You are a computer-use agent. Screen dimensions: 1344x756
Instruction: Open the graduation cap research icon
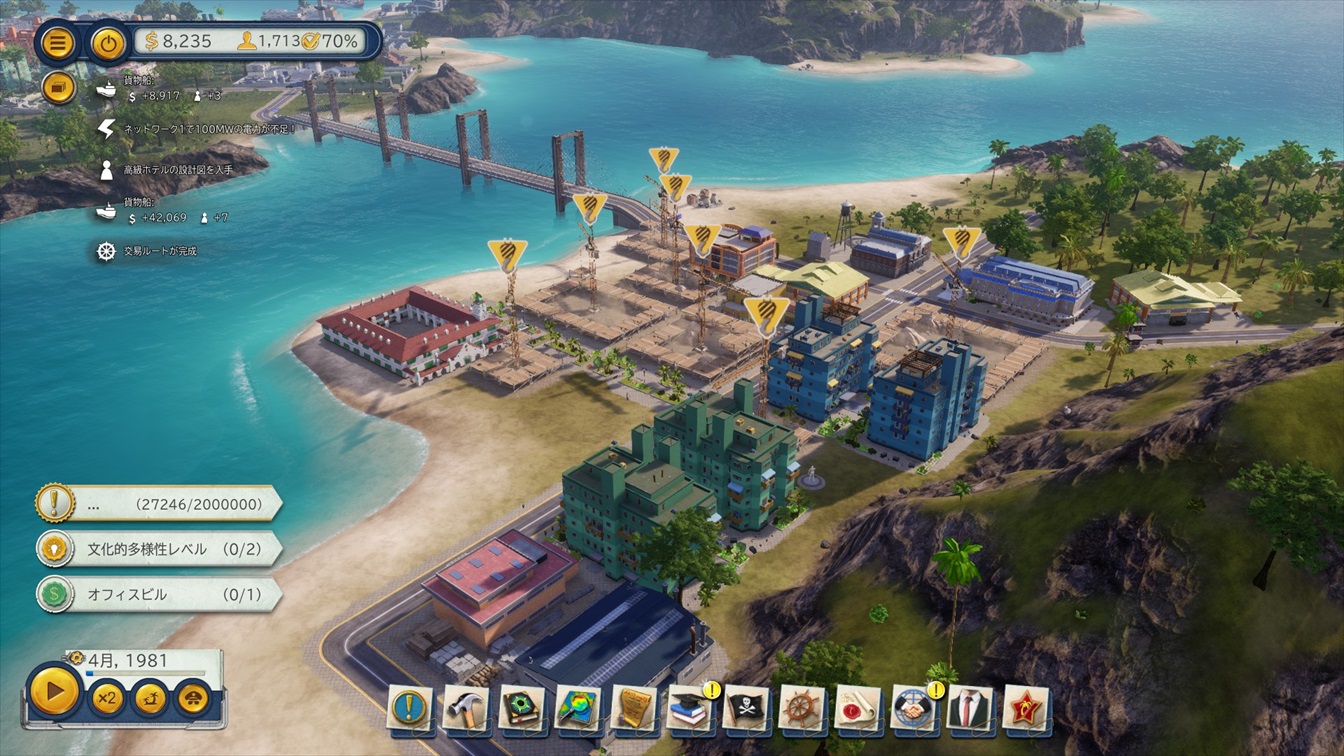pos(690,707)
